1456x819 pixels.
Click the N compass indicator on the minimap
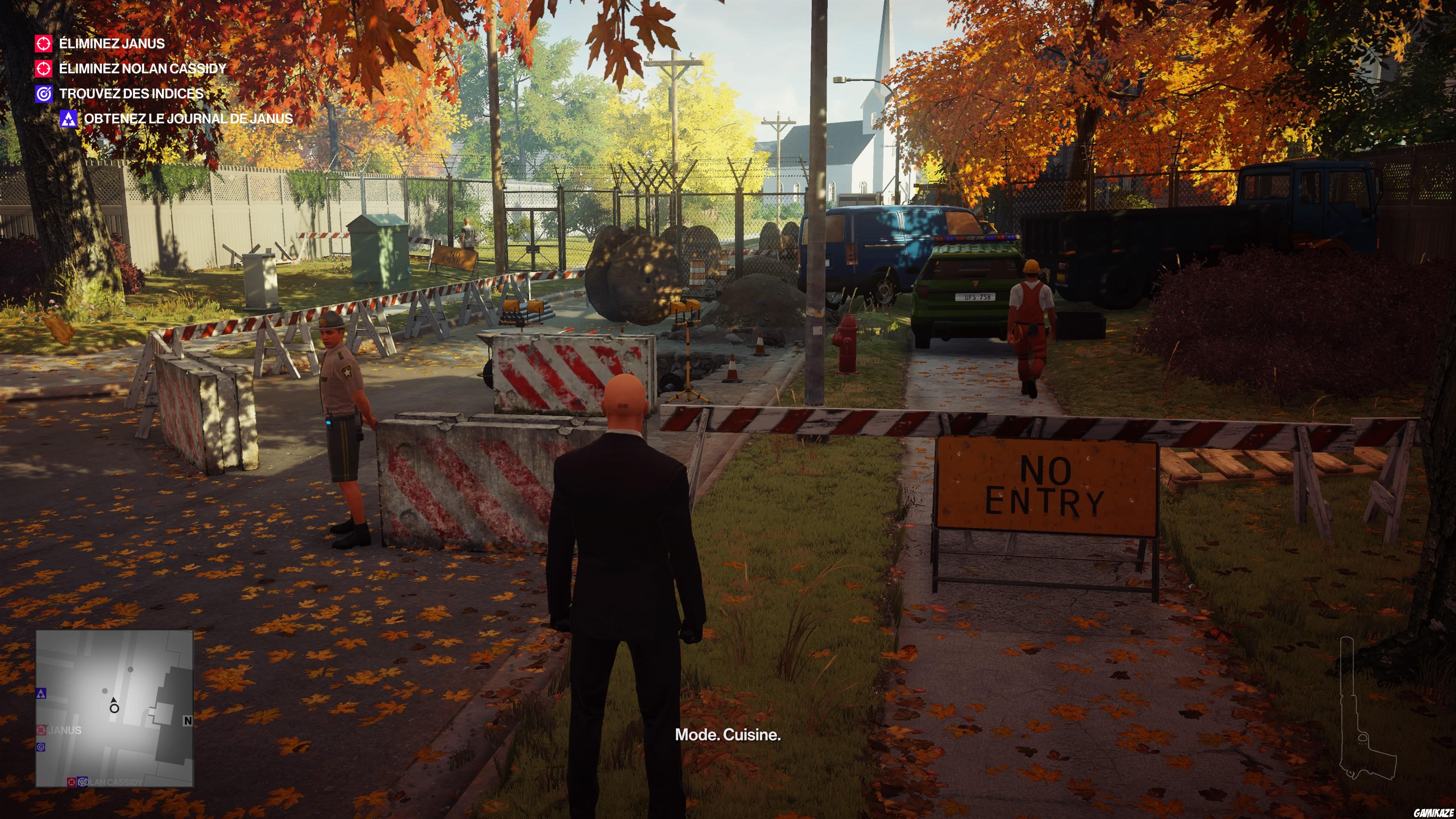pos(188,721)
